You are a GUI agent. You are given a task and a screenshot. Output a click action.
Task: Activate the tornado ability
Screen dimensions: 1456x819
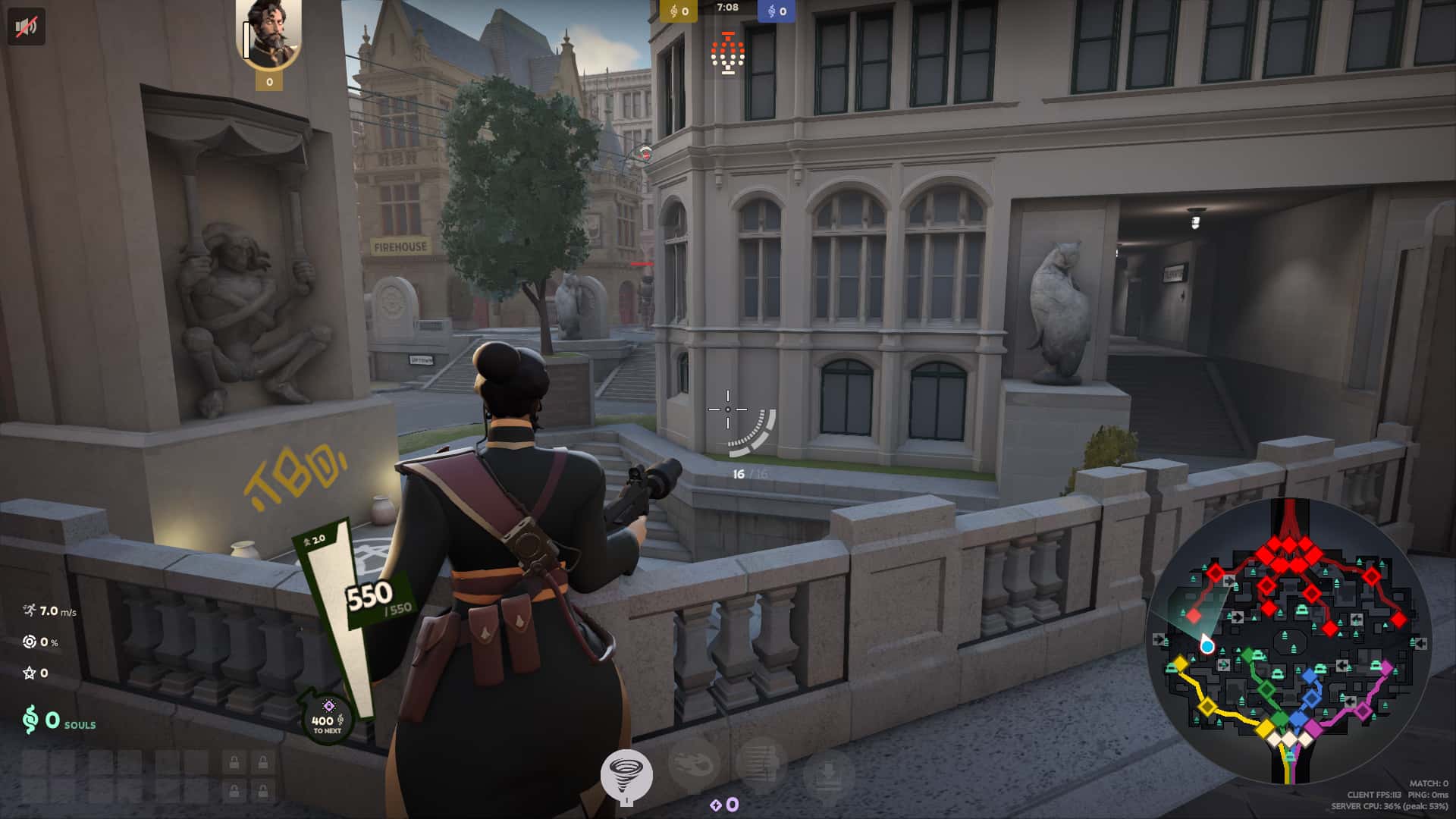coord(626,774)
